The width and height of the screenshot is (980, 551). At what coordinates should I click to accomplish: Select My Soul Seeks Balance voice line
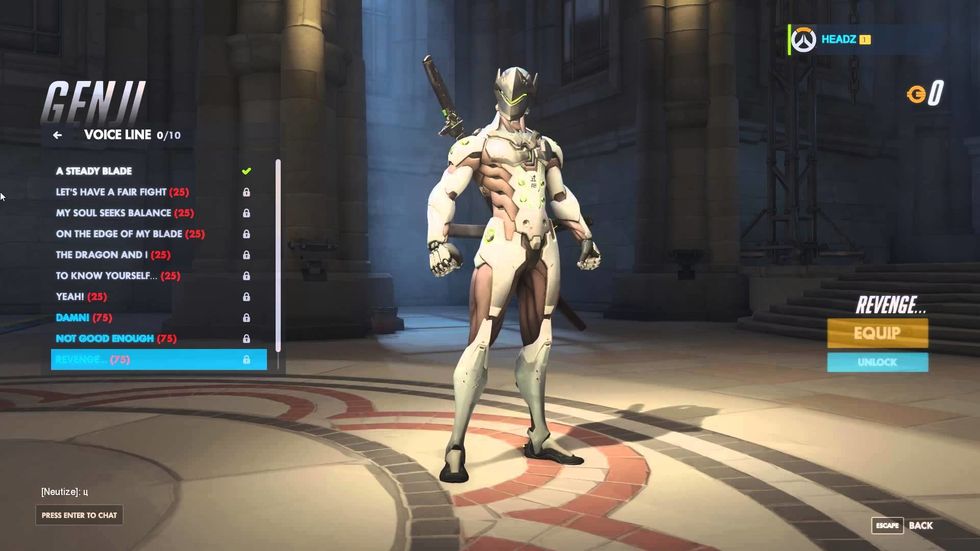point(125,213)
